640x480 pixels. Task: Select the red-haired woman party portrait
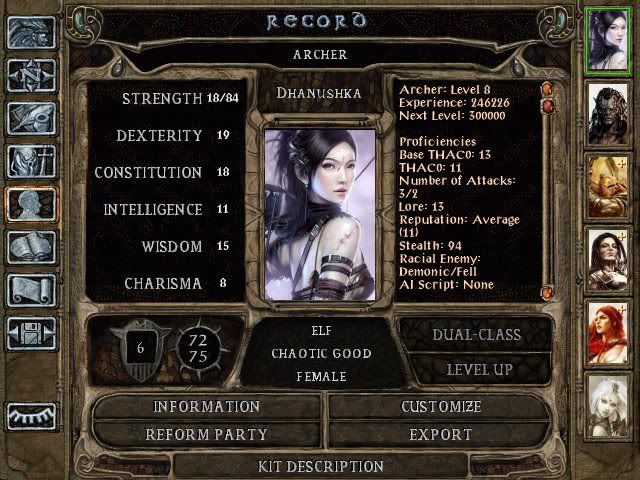pos(609,327)
